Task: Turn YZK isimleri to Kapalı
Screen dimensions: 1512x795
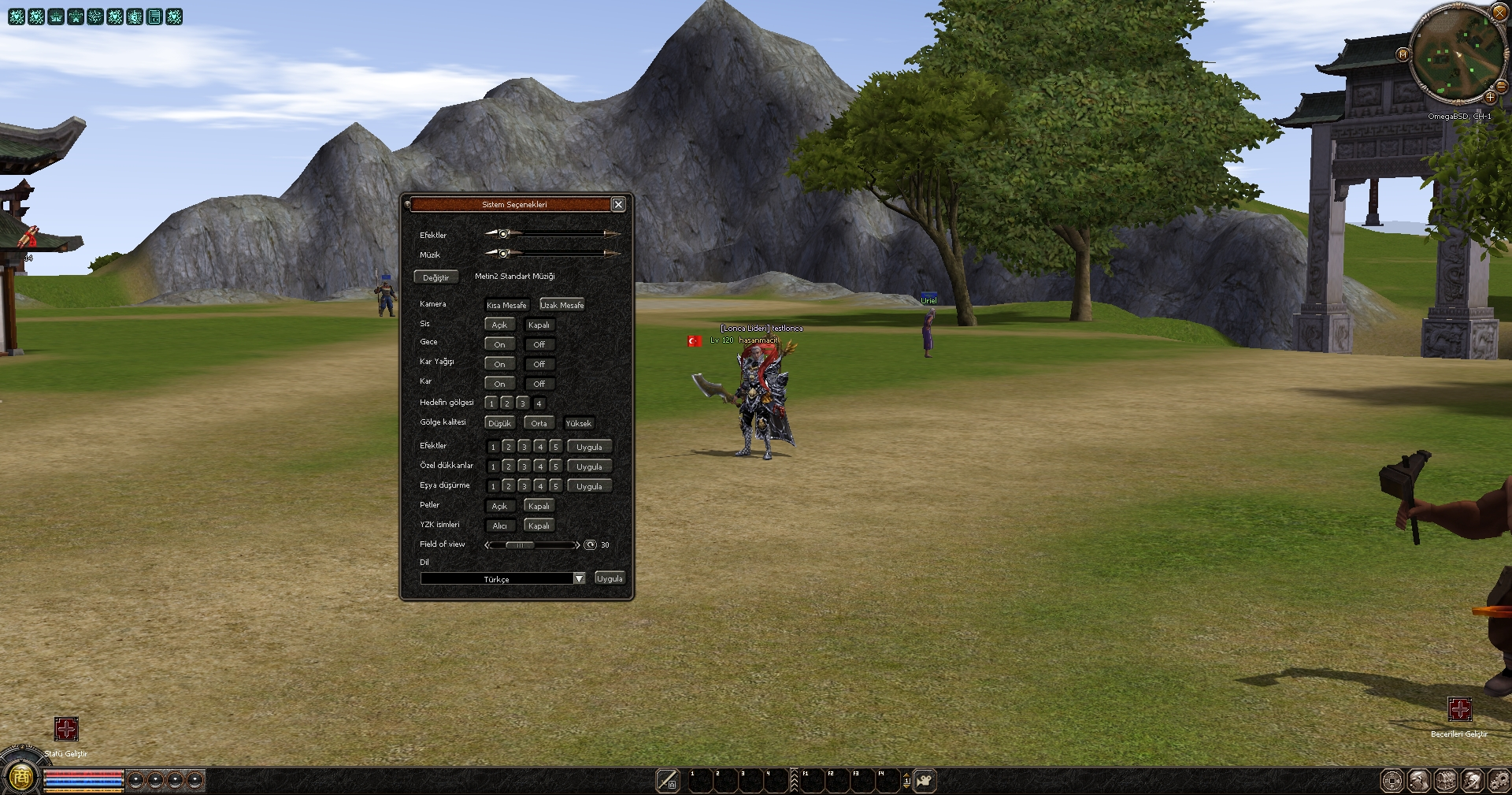Action: (x=539, y=526)
